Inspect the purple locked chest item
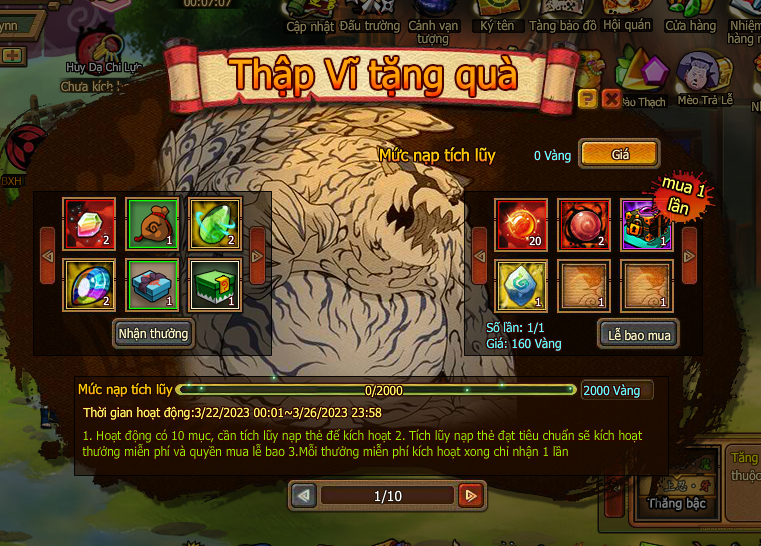761x546 pixels. (646, 224)
